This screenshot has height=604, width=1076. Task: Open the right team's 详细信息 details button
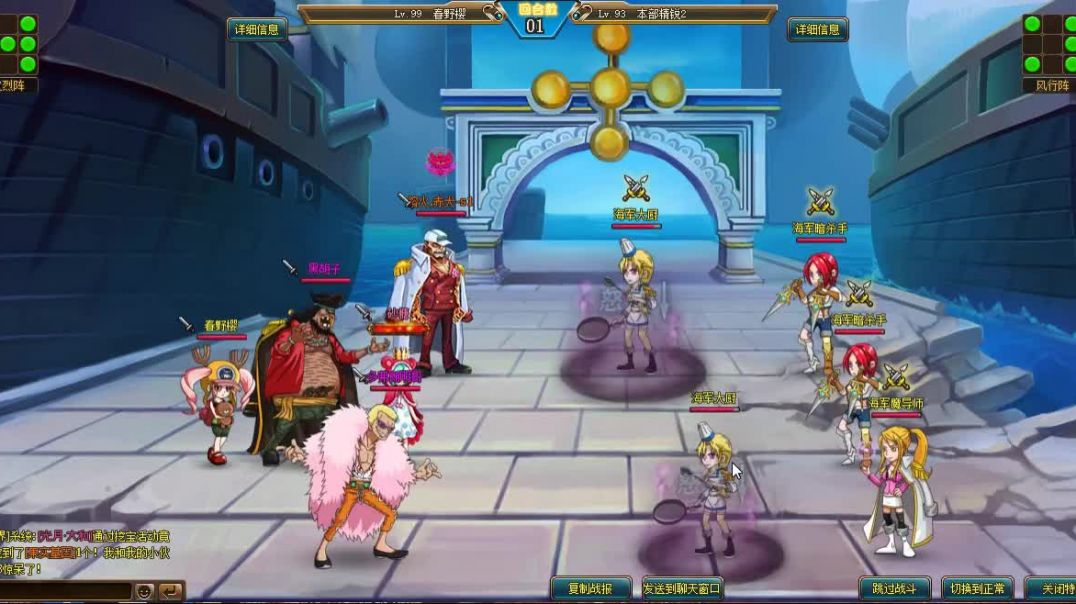pyautogui.click(x=817, y=29)
